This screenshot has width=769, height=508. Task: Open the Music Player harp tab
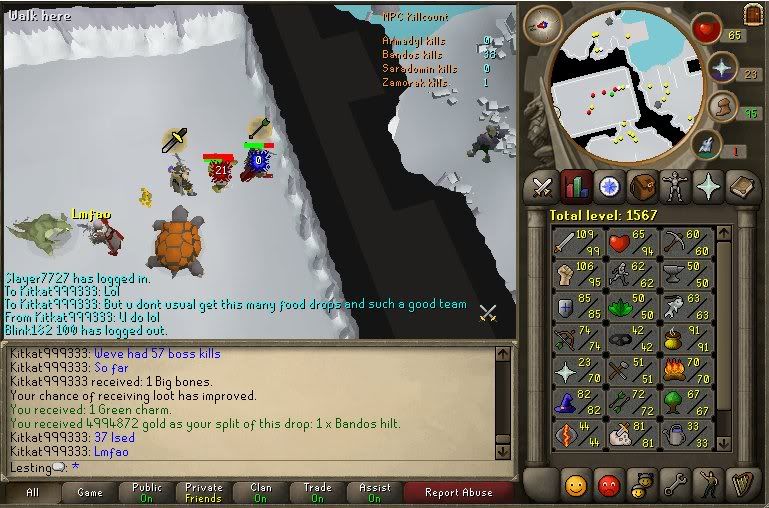point(742,485)
